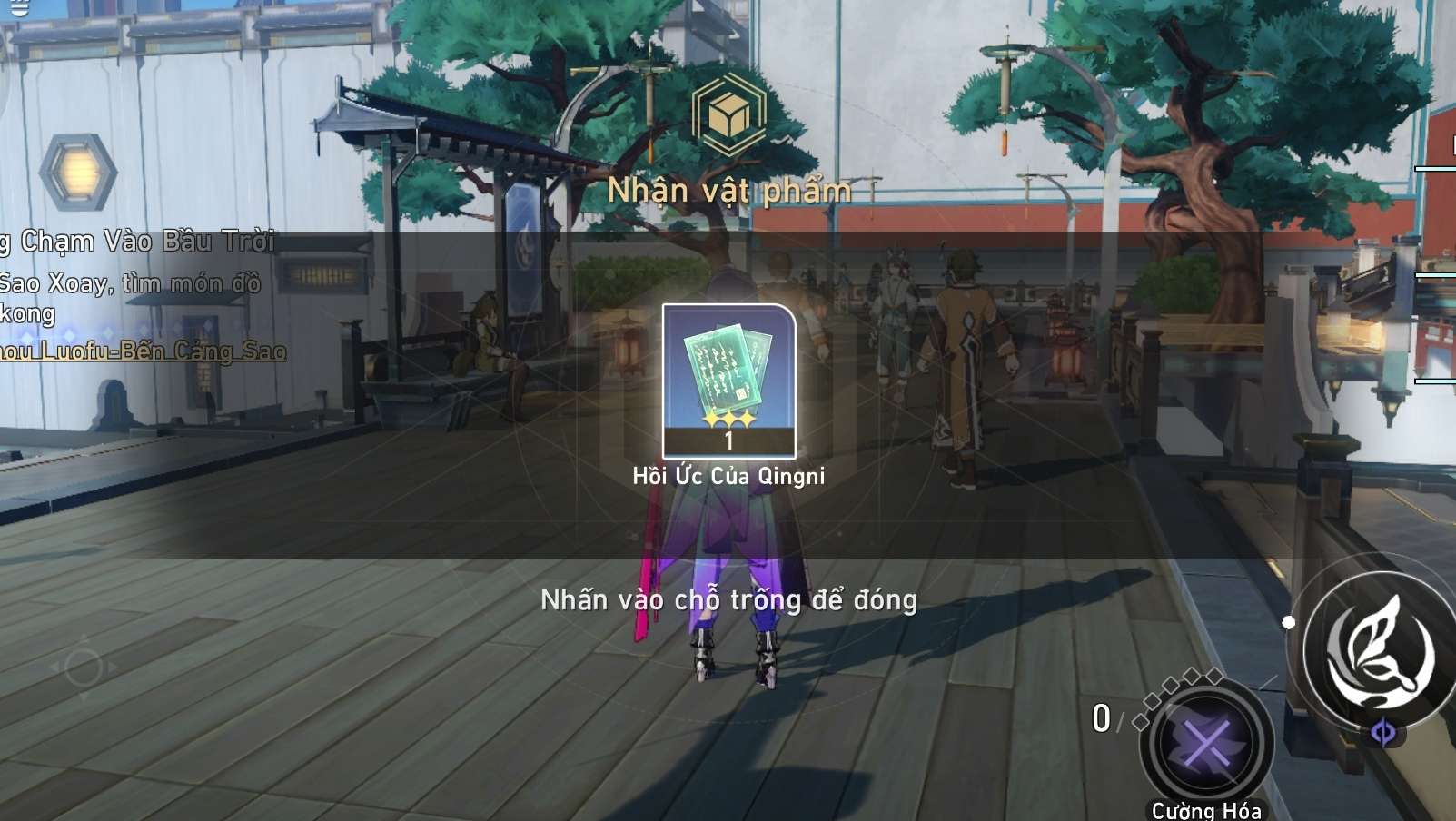Open the hexagonal mission tracker icon
This screenshot has height=821, width=1456.
78,172
